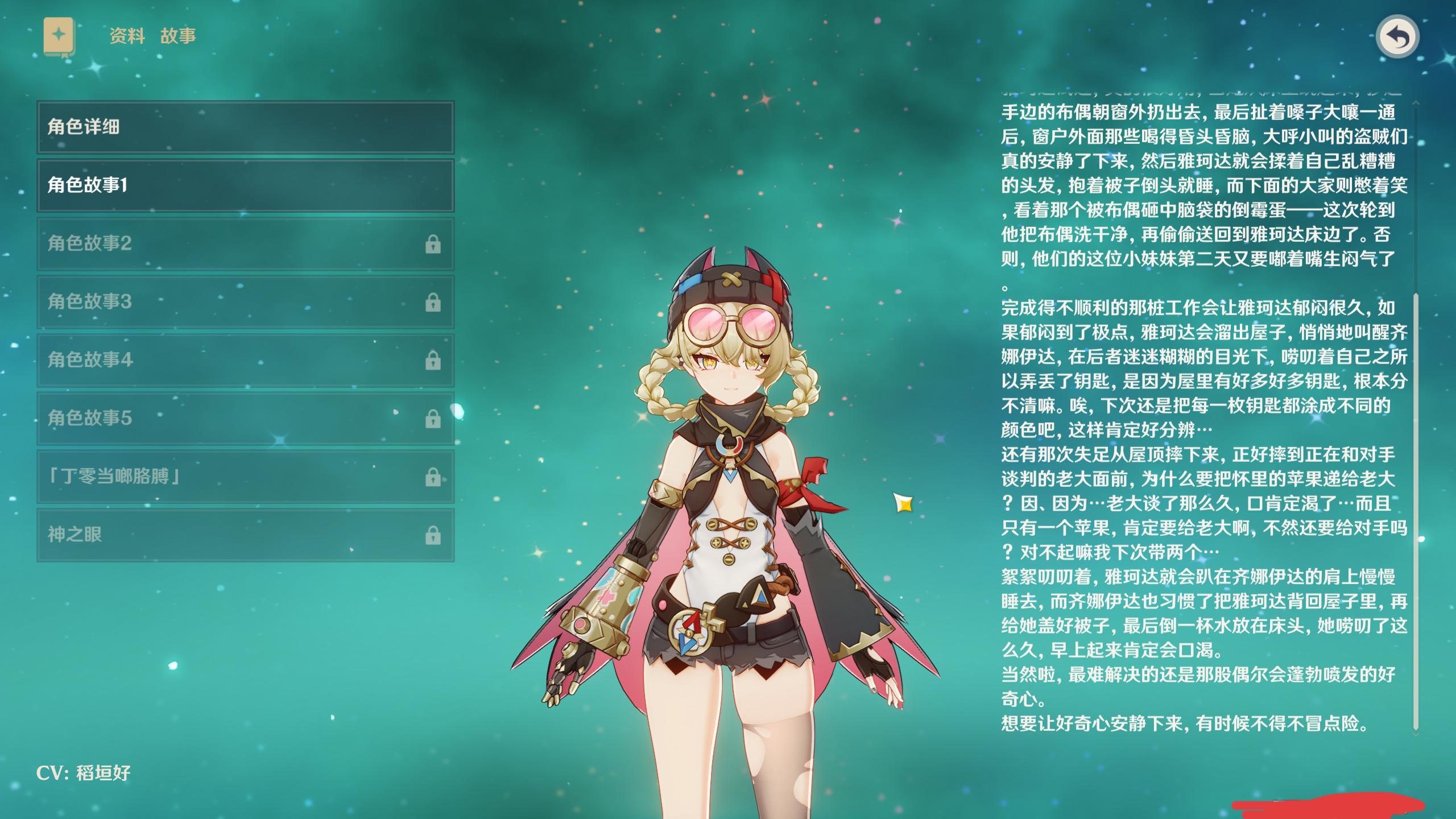
Task: Choose the locked 角色故事2 entry
Action: [x=245, y=243]
